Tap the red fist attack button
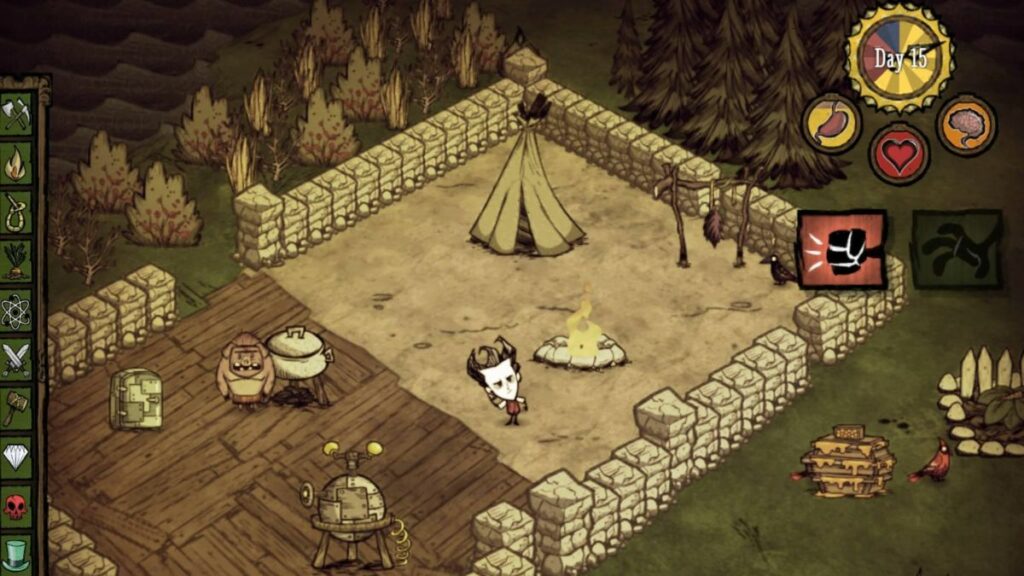The height and width of the screenshot is (576, 1024). (x=842, y=249)
